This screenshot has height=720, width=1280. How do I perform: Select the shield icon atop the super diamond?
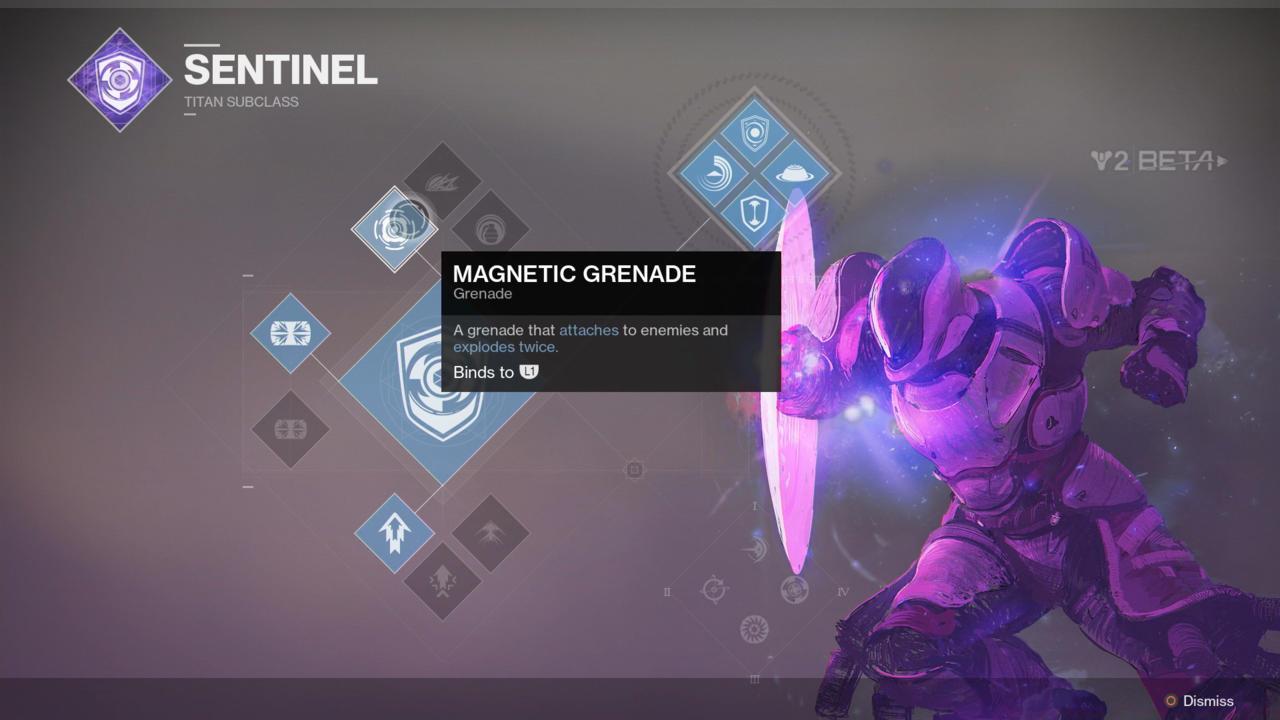click(x=753, y=130)
